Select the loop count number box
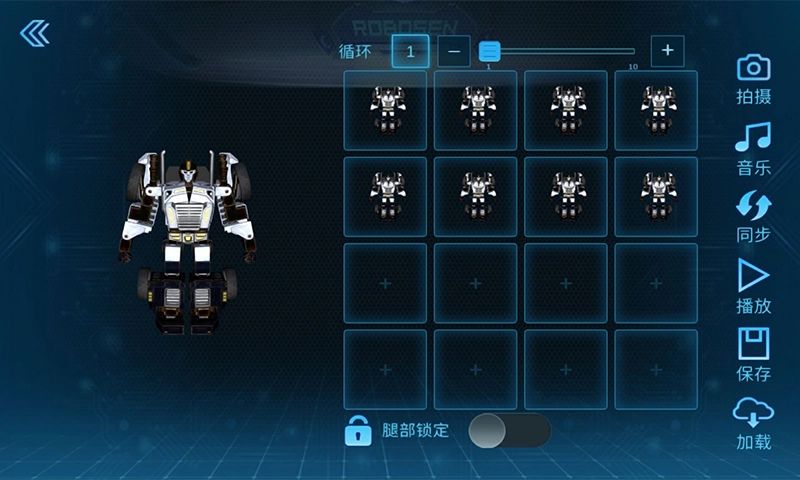Screen dimensions: 800x480 (410, 51)
